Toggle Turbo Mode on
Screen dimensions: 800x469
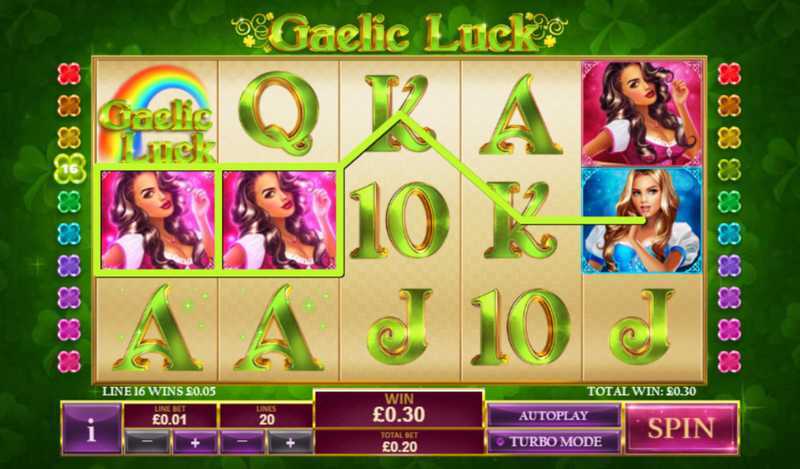click(554, 441)
